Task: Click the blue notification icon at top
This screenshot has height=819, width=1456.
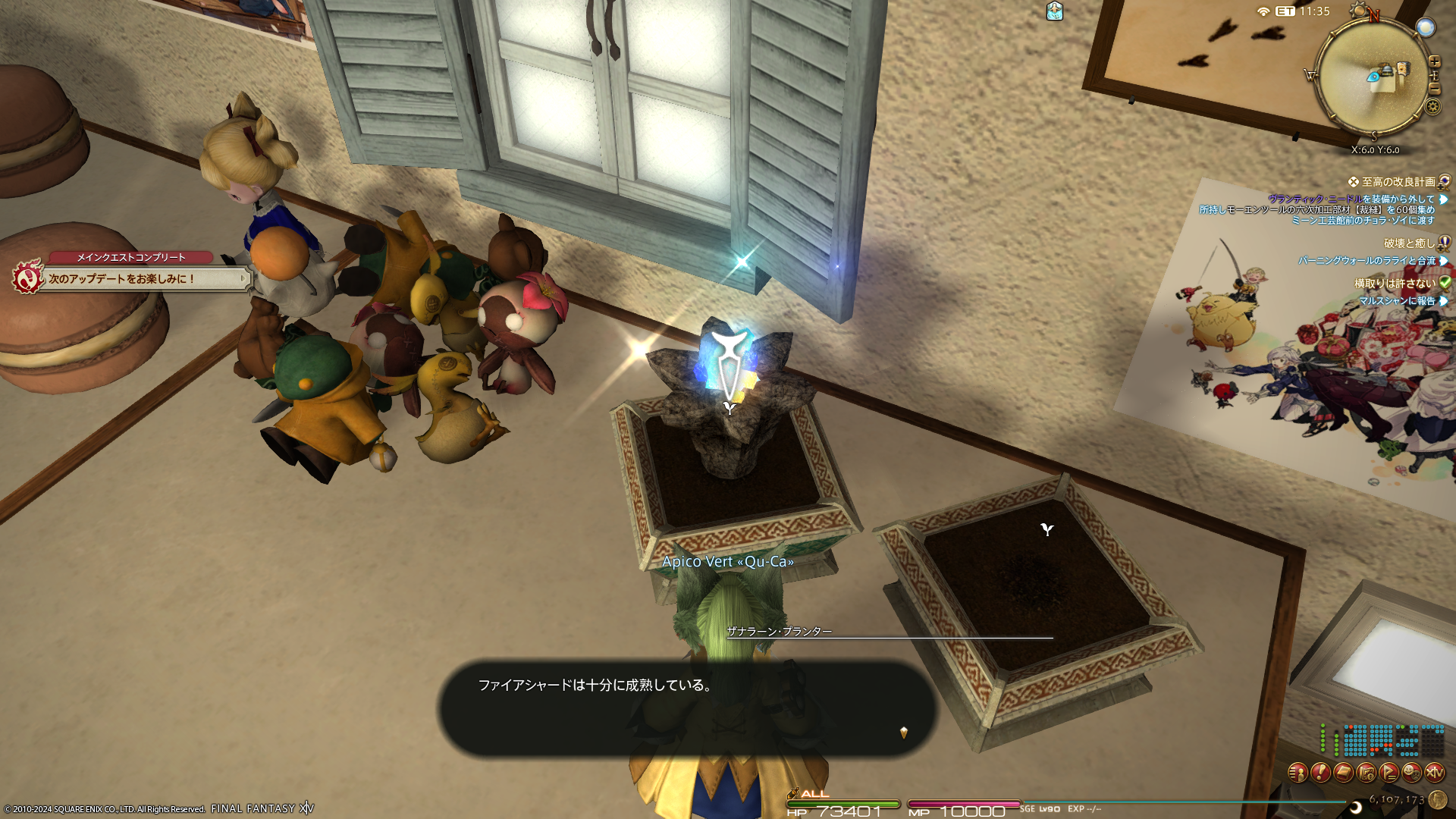Action: (1054, 11)
